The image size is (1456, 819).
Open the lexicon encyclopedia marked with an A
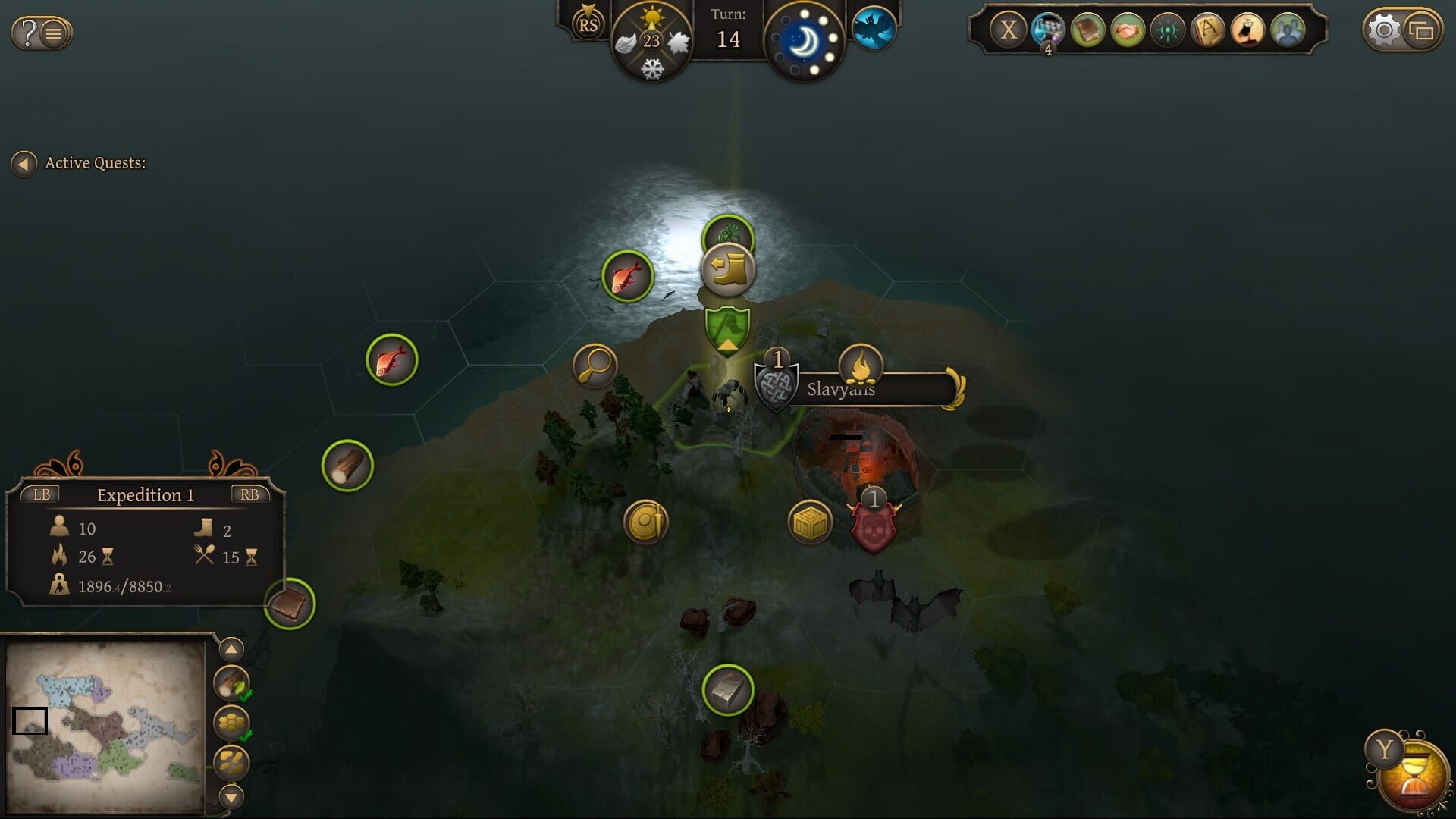click(1206, 30)
